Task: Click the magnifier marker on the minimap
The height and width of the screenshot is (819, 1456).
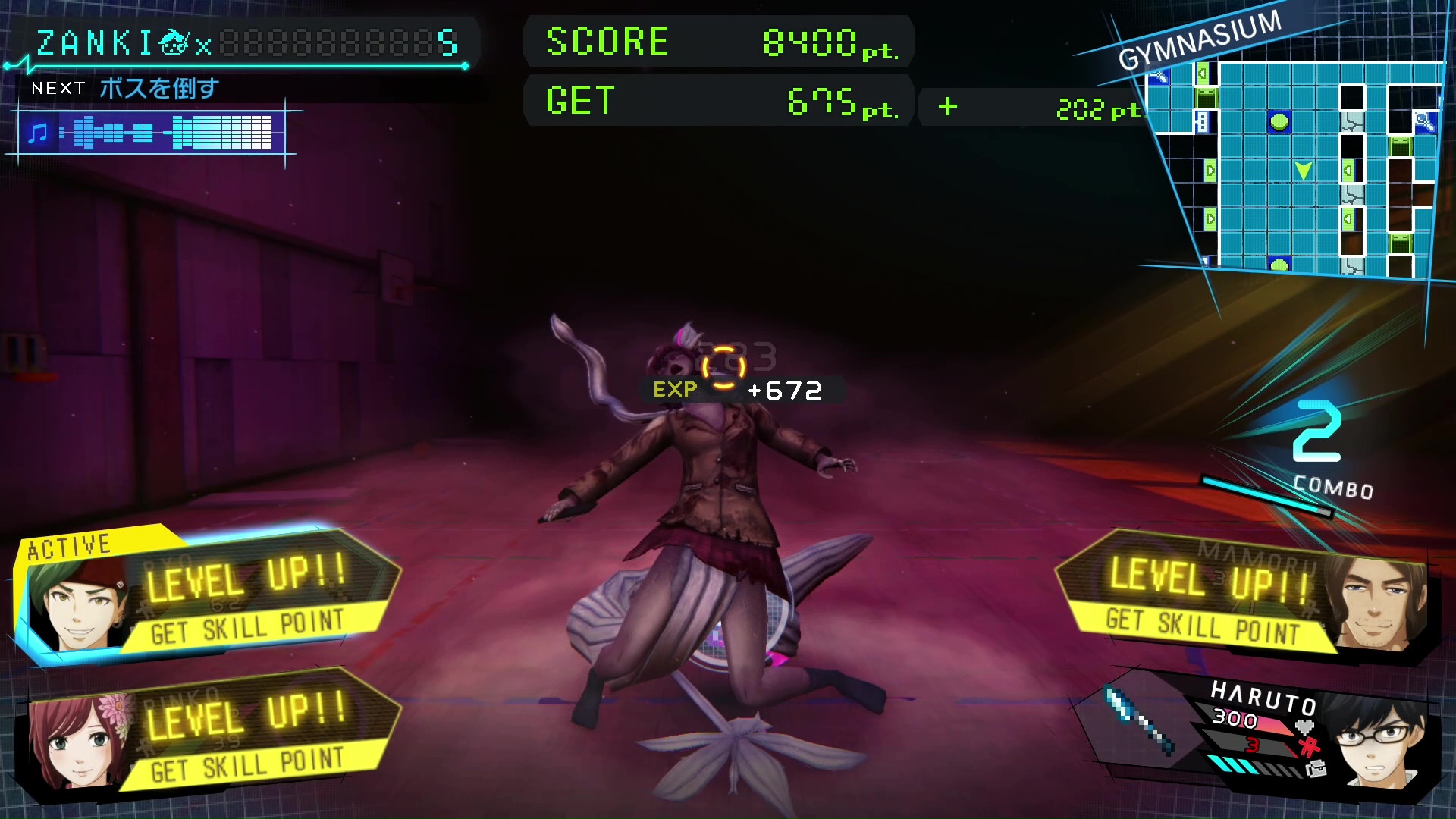Action: click(1424, 121)
